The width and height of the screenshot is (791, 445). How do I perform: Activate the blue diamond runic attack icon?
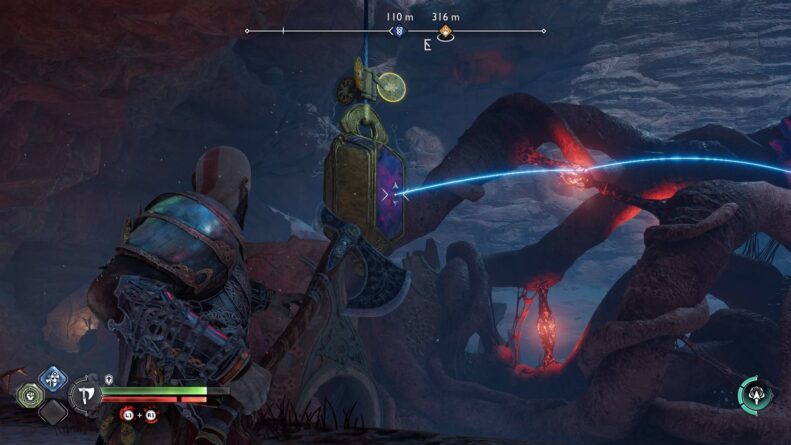point(51,379)
